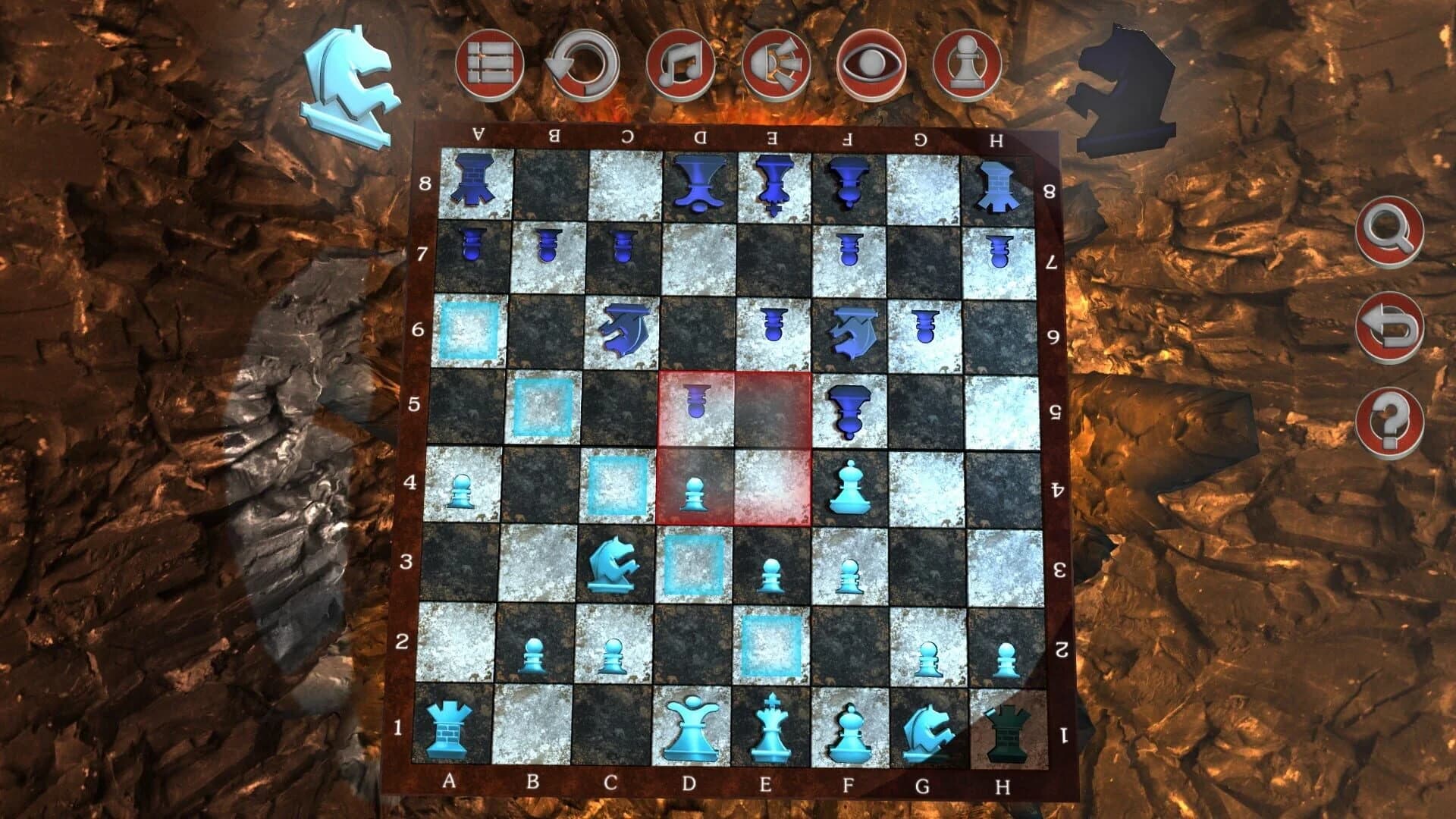This screenshot has width=1456, height=819.
Task: Change piece style using the pawn icon
Action: [x=967, y=64]
